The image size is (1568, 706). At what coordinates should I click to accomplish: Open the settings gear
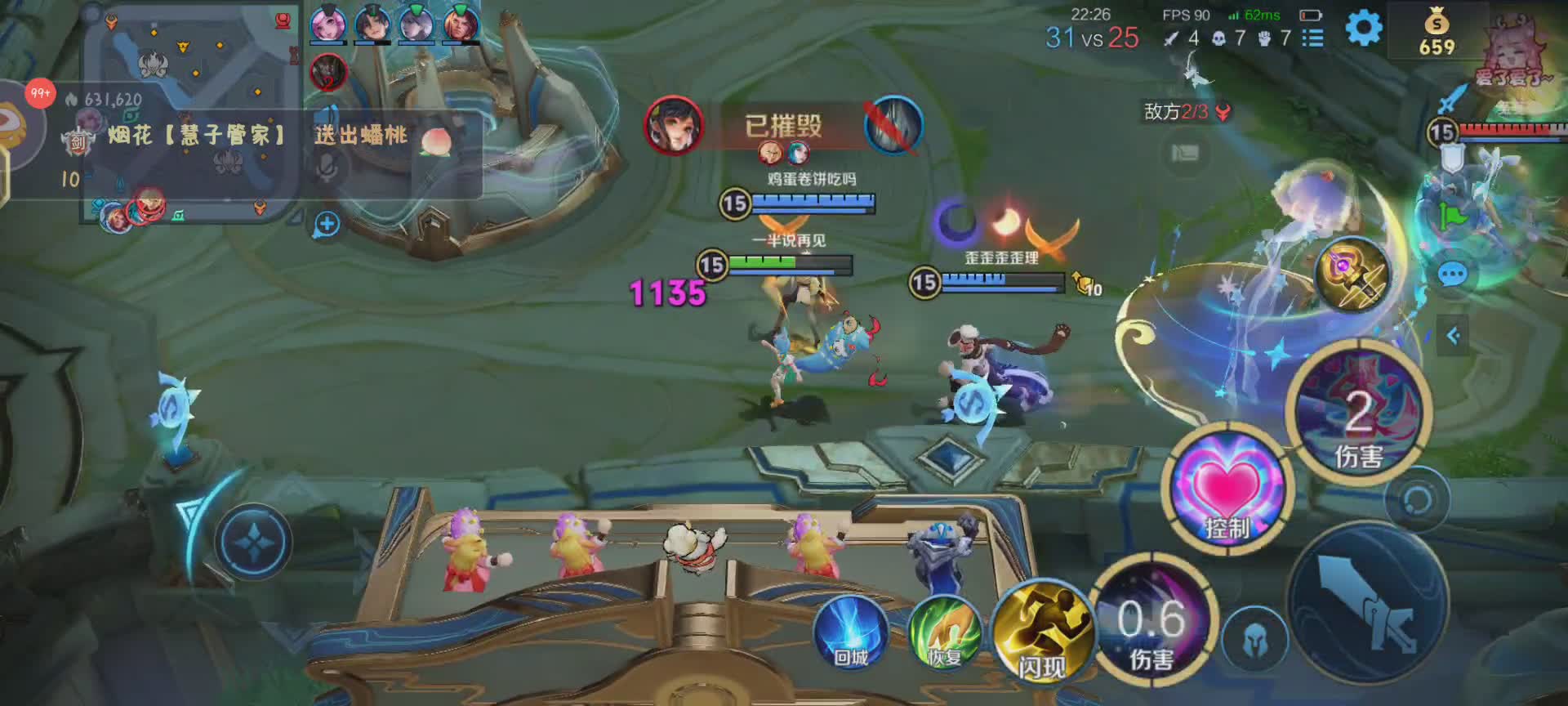point(1363,29)
